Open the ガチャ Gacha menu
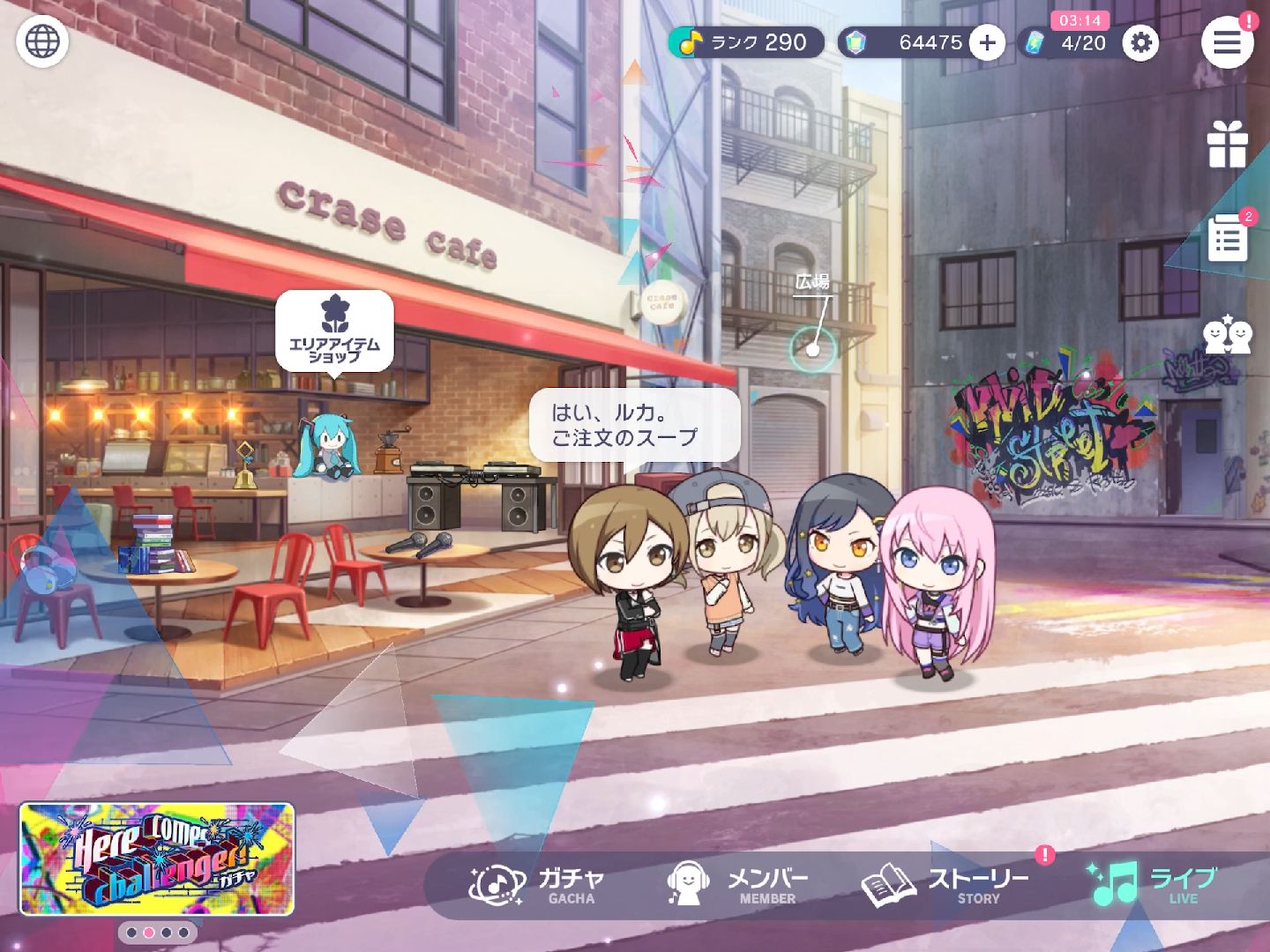The image size is (1270, 952). (x=537, y=884)
